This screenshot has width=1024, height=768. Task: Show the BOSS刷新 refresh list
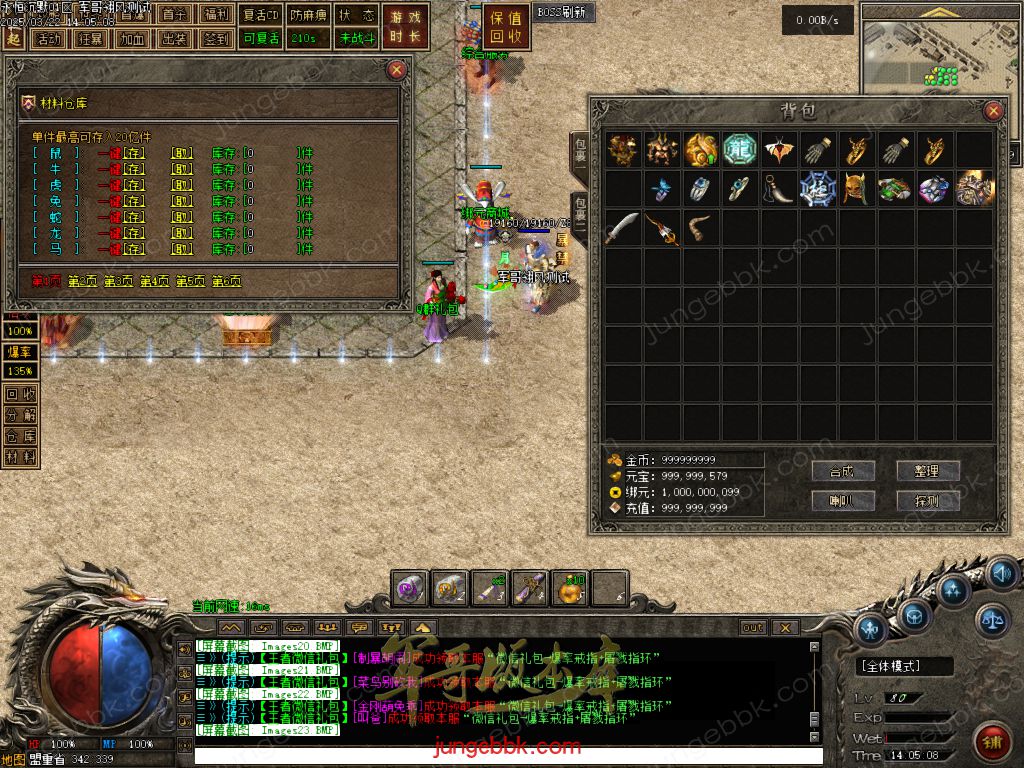[564, 13]
